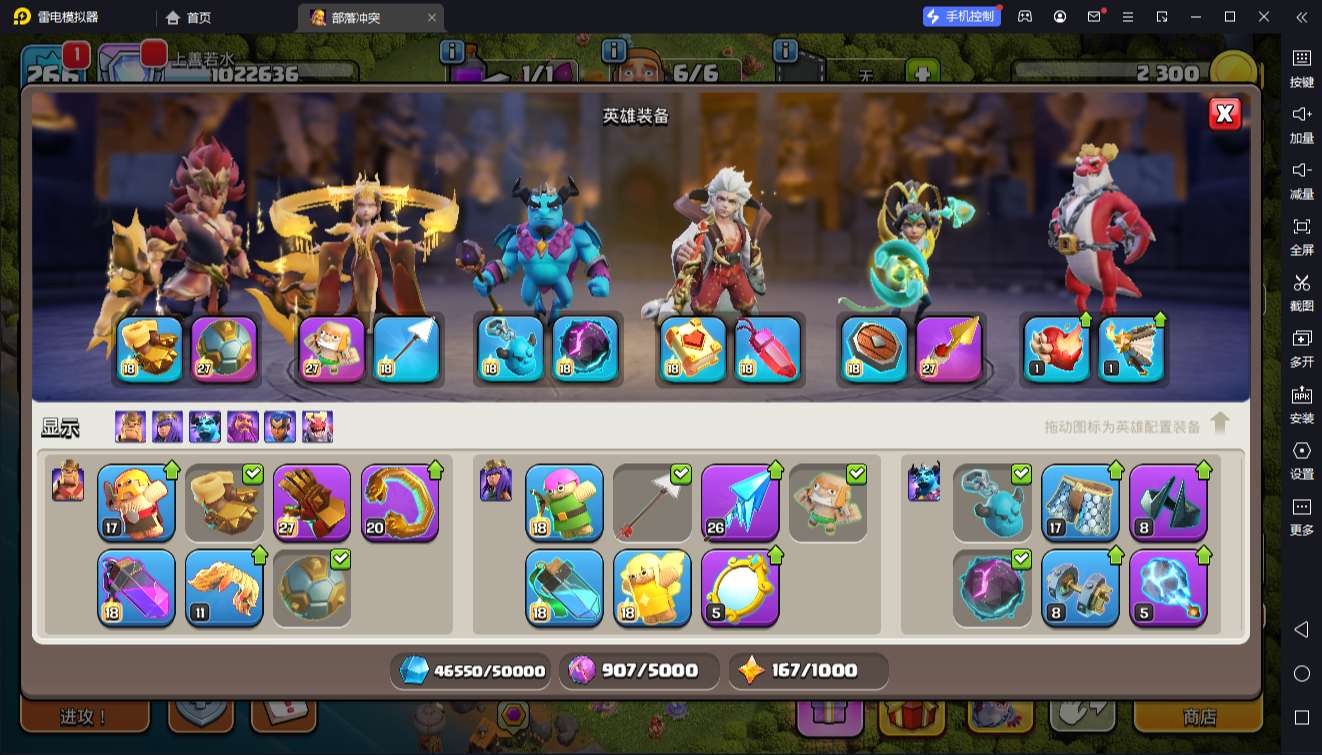Select the chainmail net equipment level 17
This screenshot has height=755, width=1322.
[x=1080, y=502]
